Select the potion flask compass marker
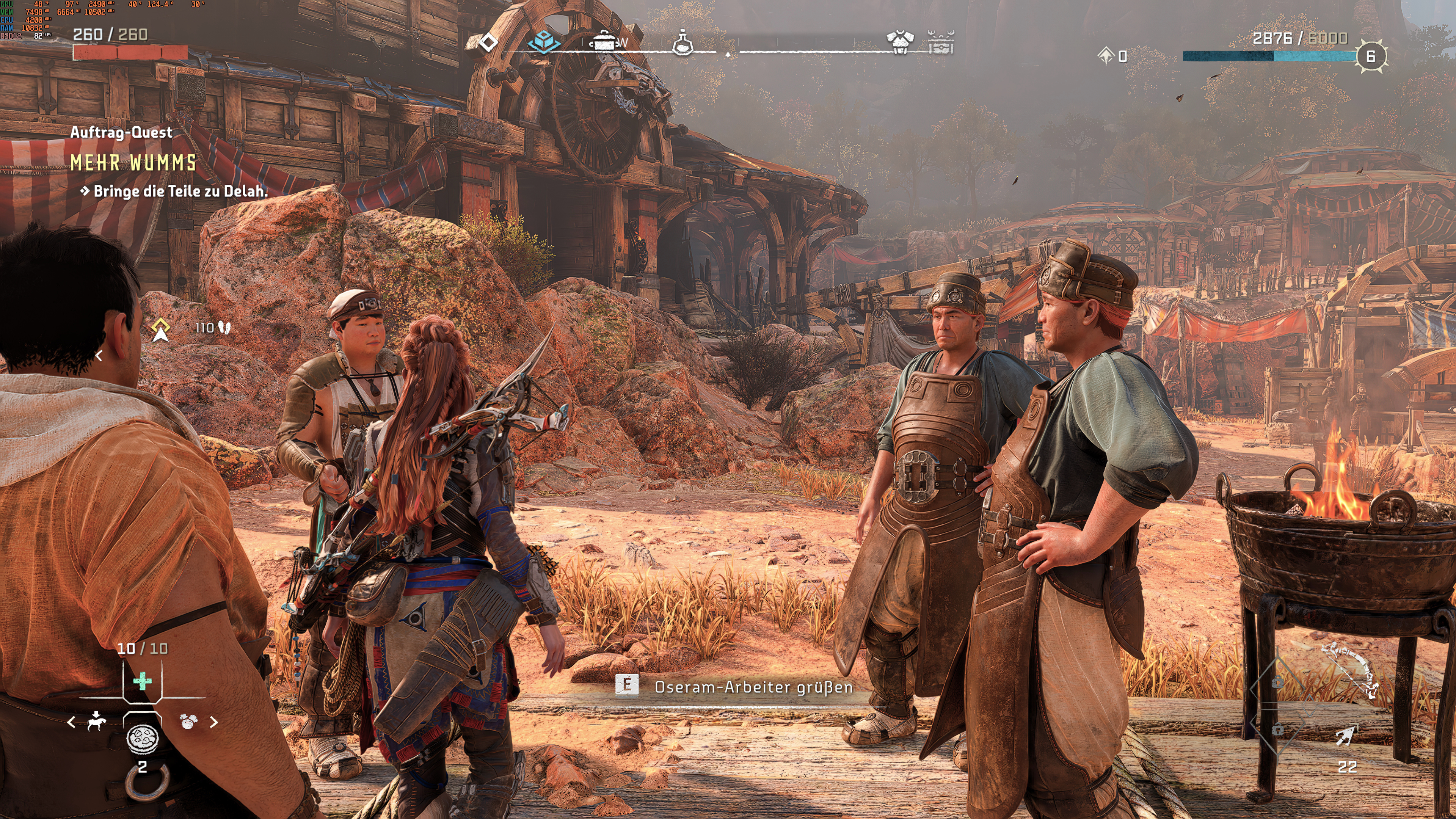The height and width of the screenshot is (819, 1456). pos(682,42)
